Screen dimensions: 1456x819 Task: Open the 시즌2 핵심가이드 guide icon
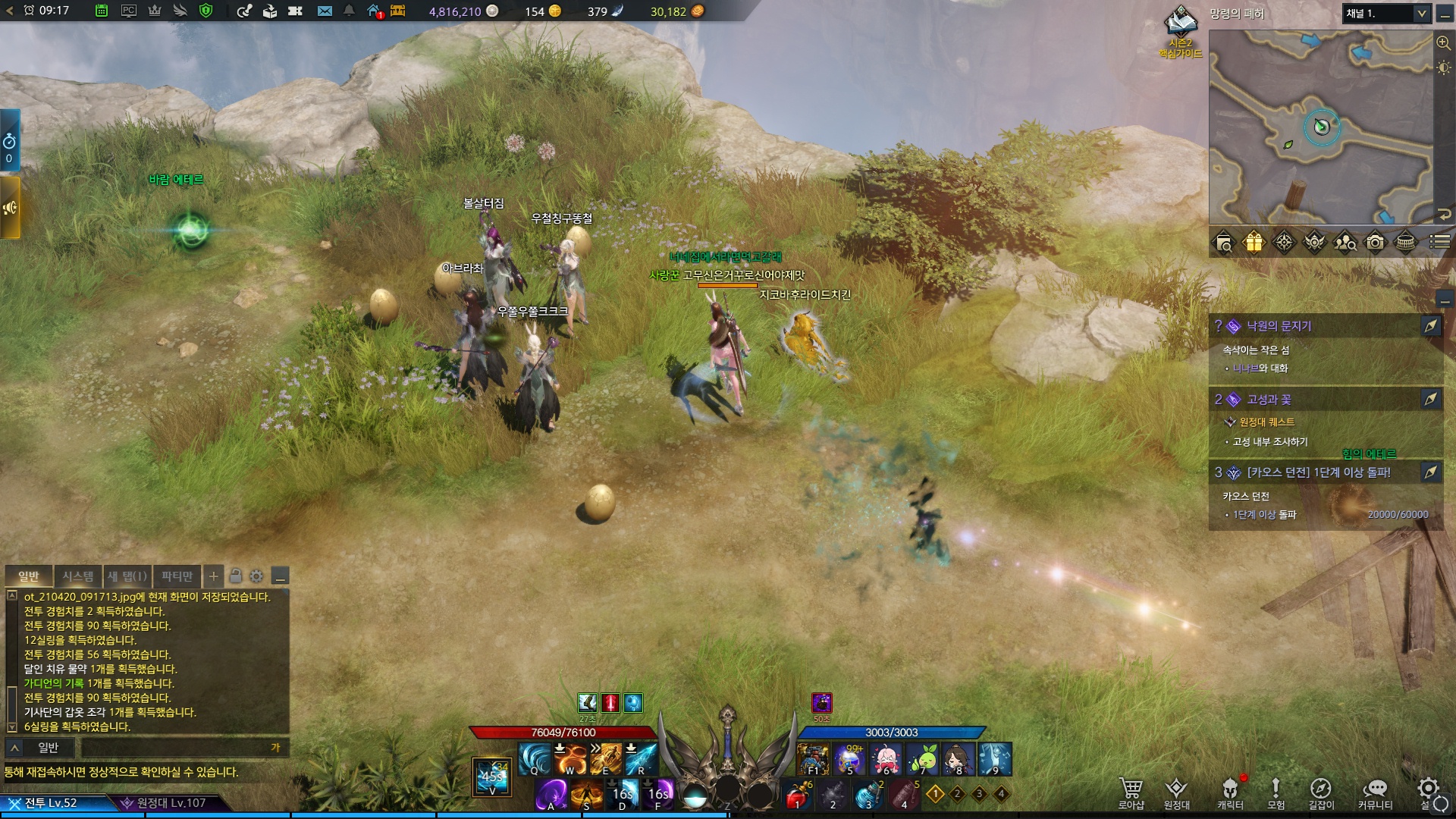[1181, 30]
